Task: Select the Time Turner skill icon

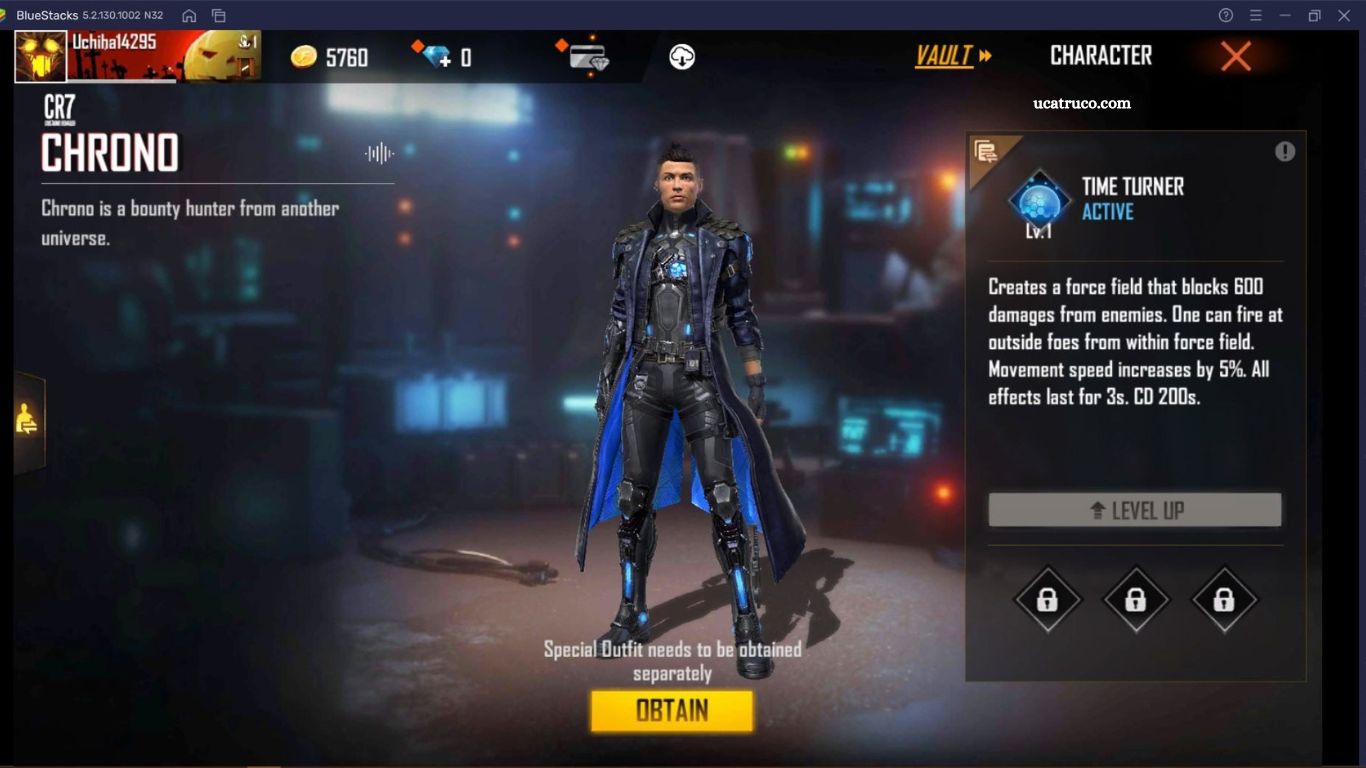Action: (1039, 200)
